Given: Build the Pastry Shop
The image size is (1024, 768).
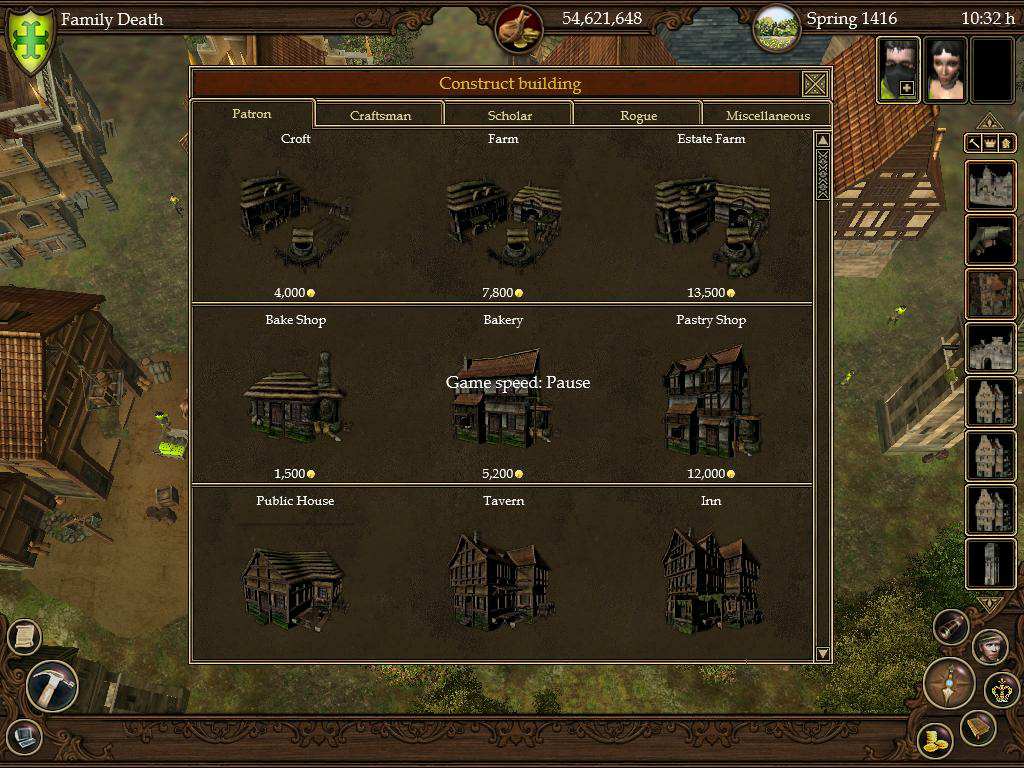Looking at the screenshot, I should pos(711,400).
